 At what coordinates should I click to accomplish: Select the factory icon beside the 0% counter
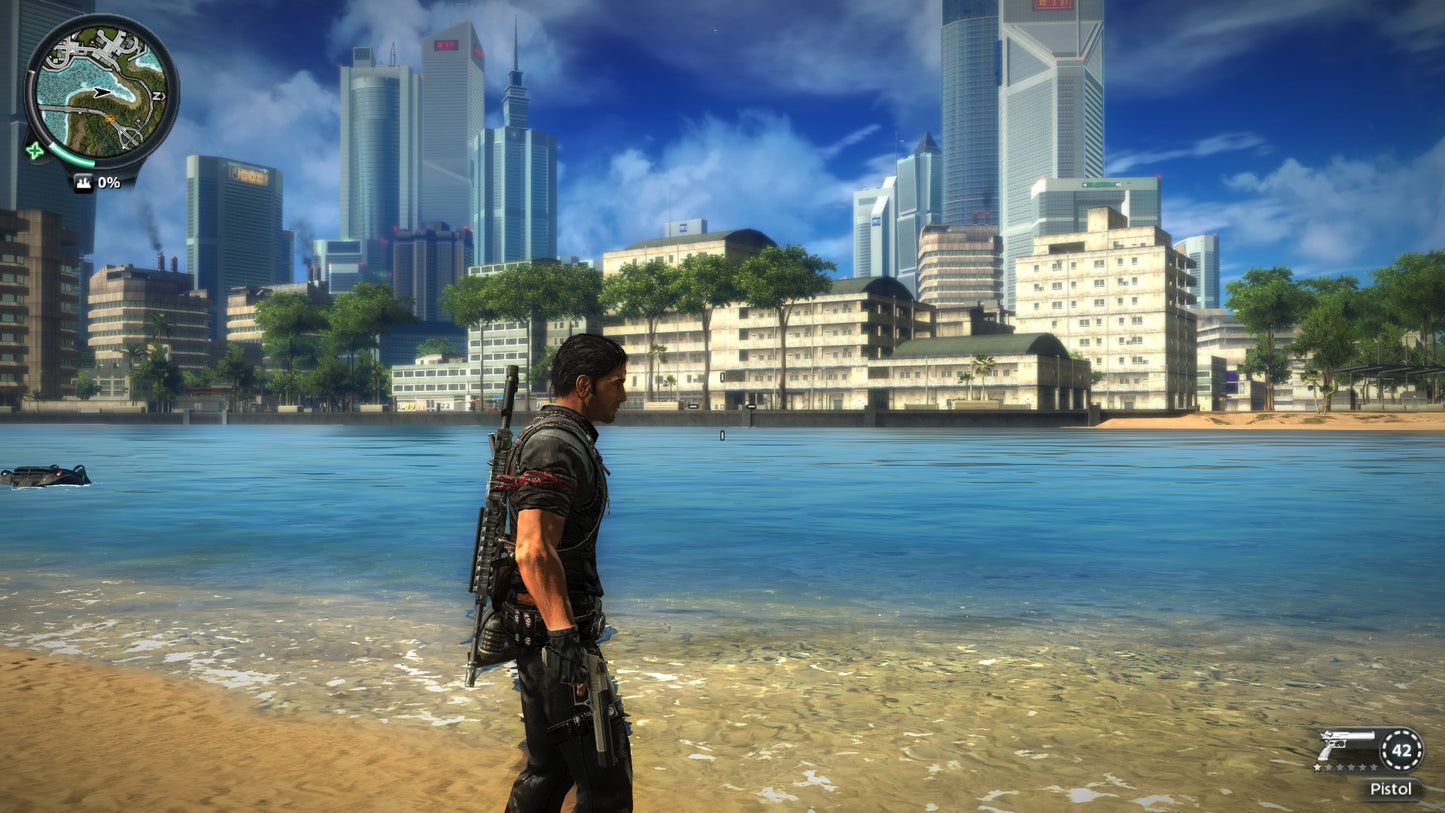82,183
